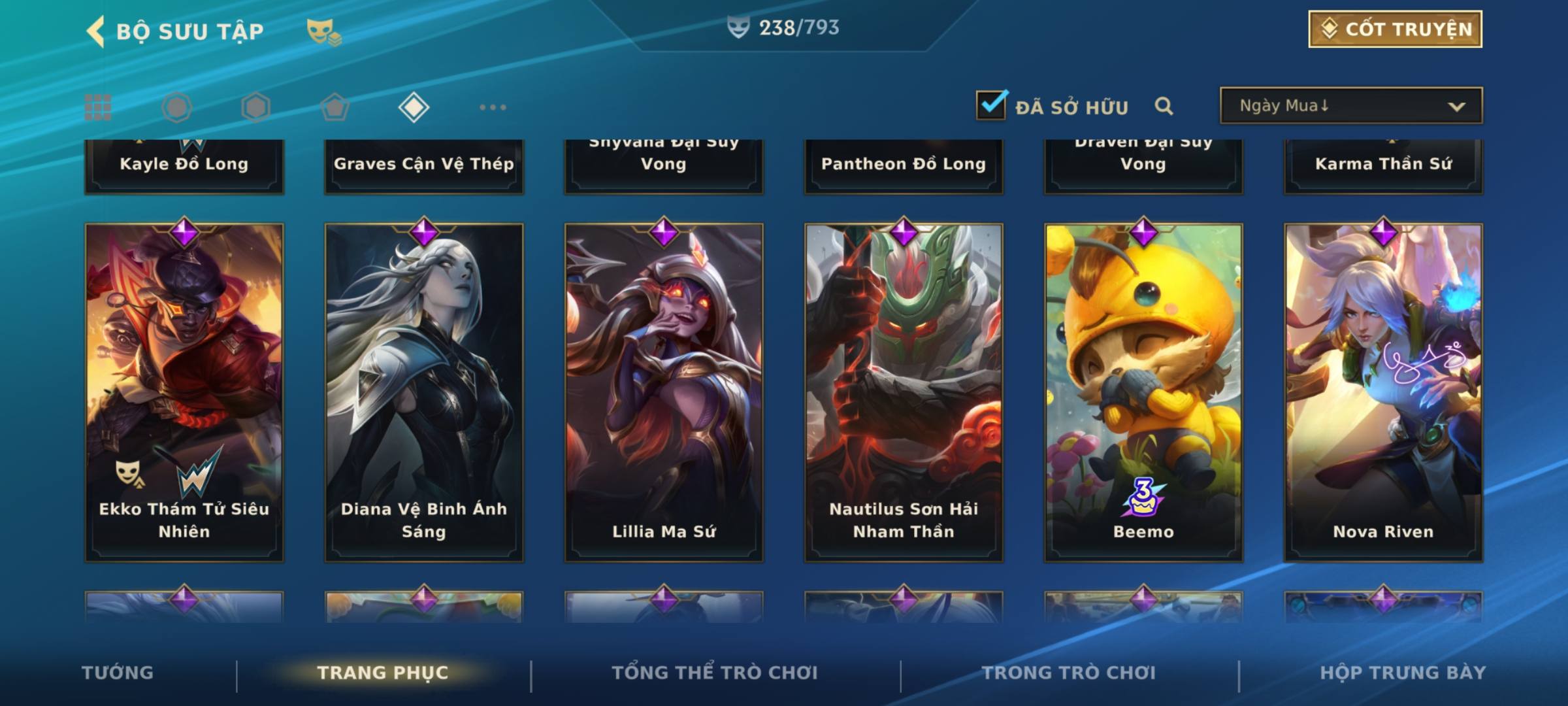
Task: Select the pentagon rarity filter icon
Action: [335, 107]
